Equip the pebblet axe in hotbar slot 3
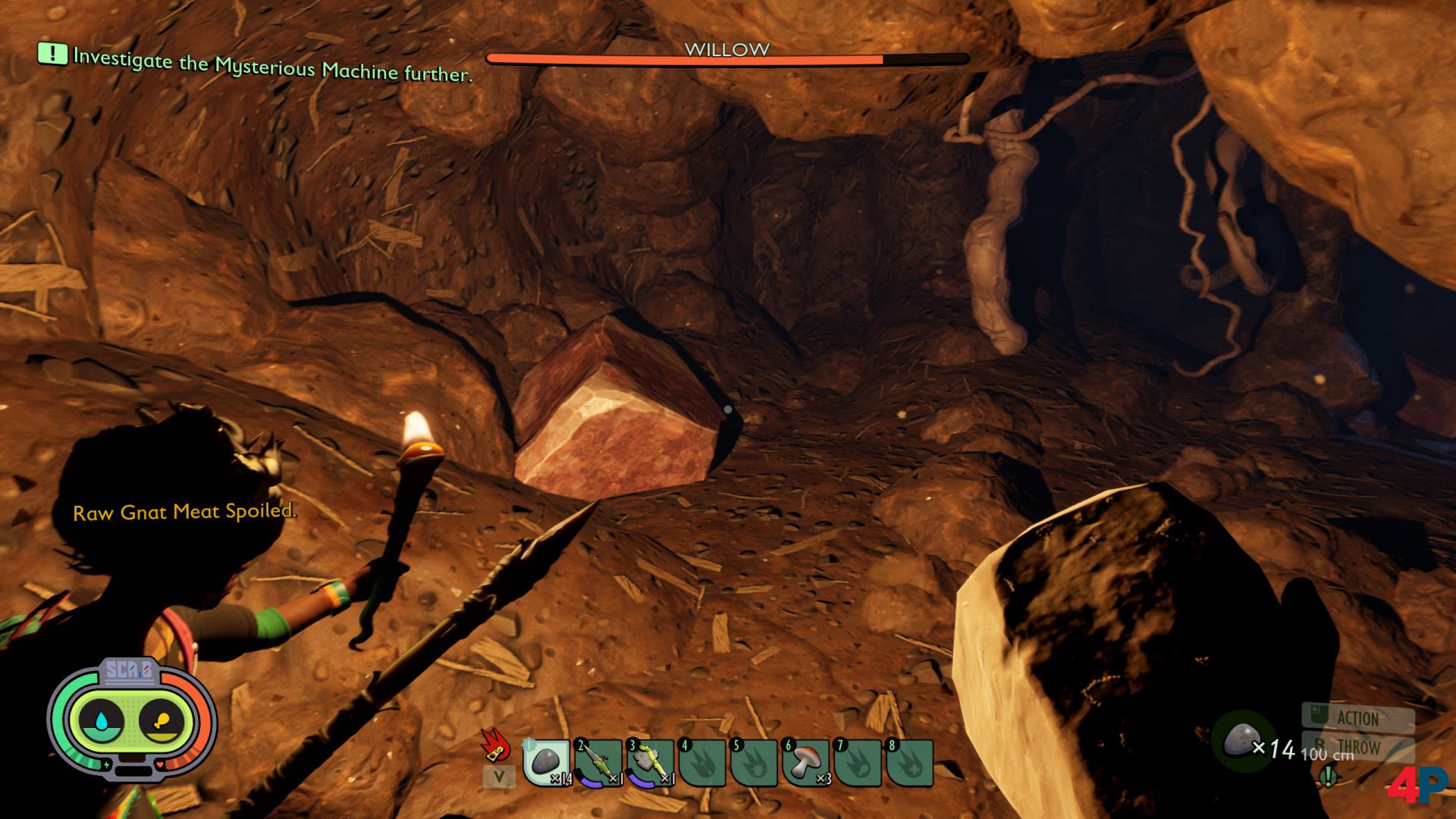This screenshot has height=819, width=1456. [x=649, y=762]
